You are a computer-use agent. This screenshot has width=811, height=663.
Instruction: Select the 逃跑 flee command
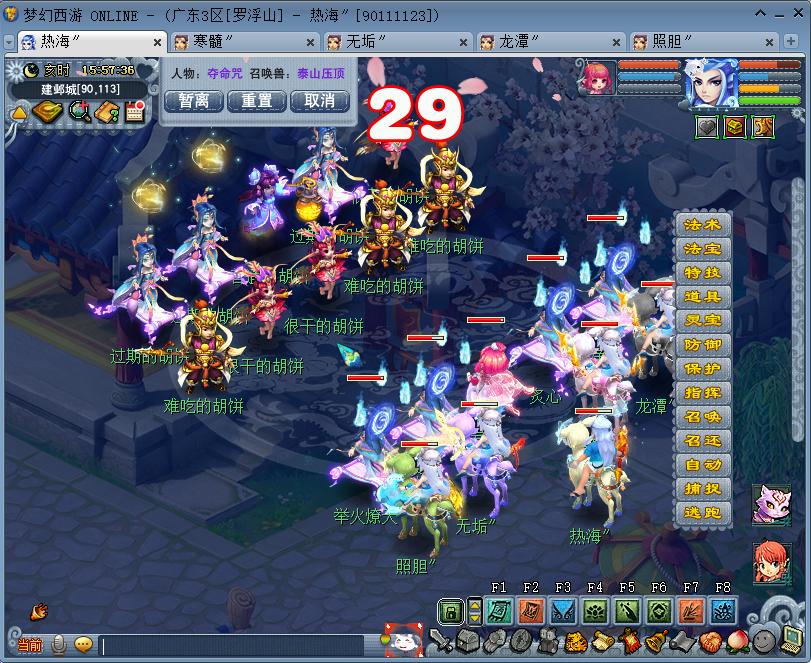click(702, 514)
